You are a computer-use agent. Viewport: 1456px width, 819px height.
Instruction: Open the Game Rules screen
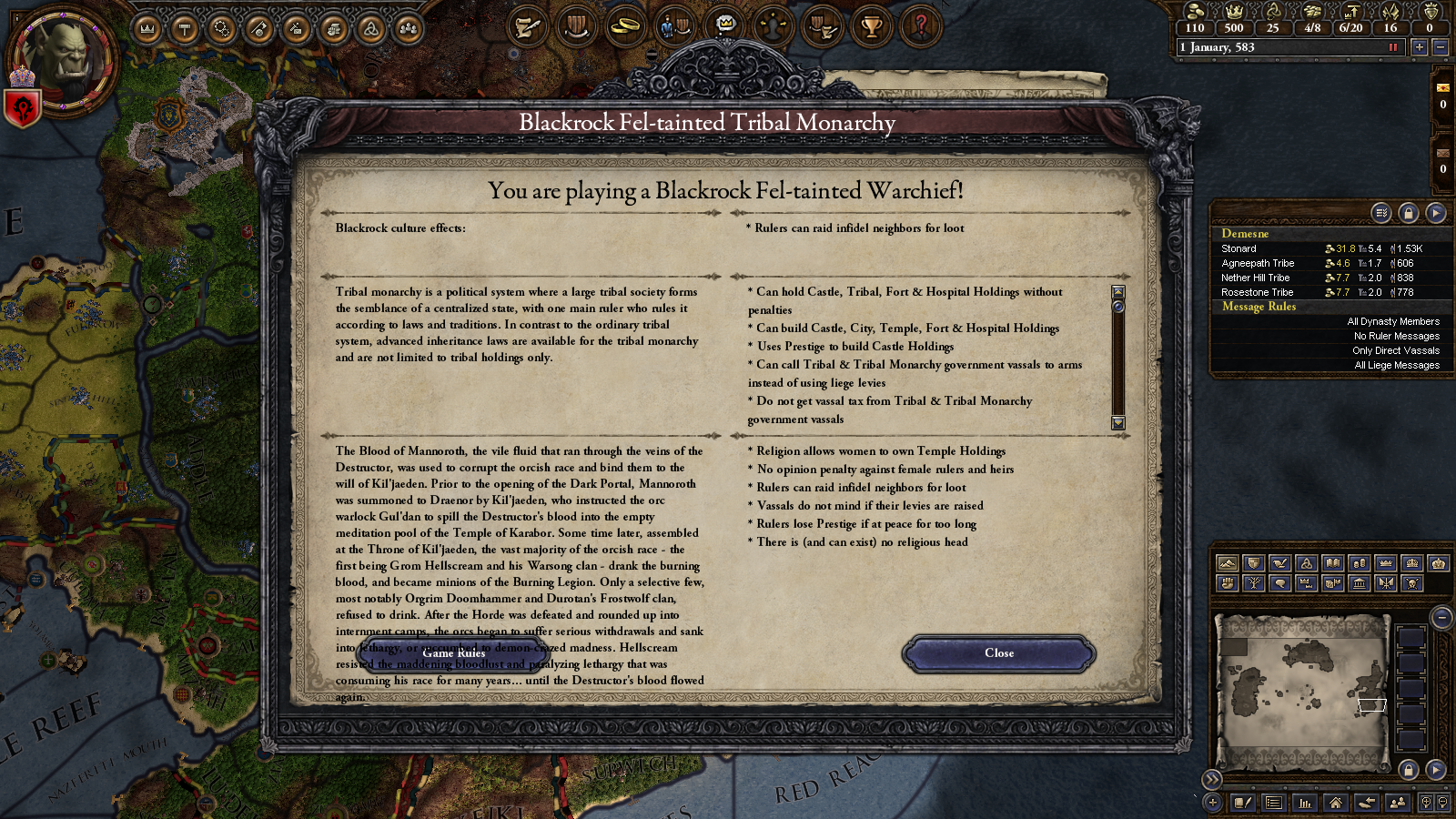pos(453,653)
